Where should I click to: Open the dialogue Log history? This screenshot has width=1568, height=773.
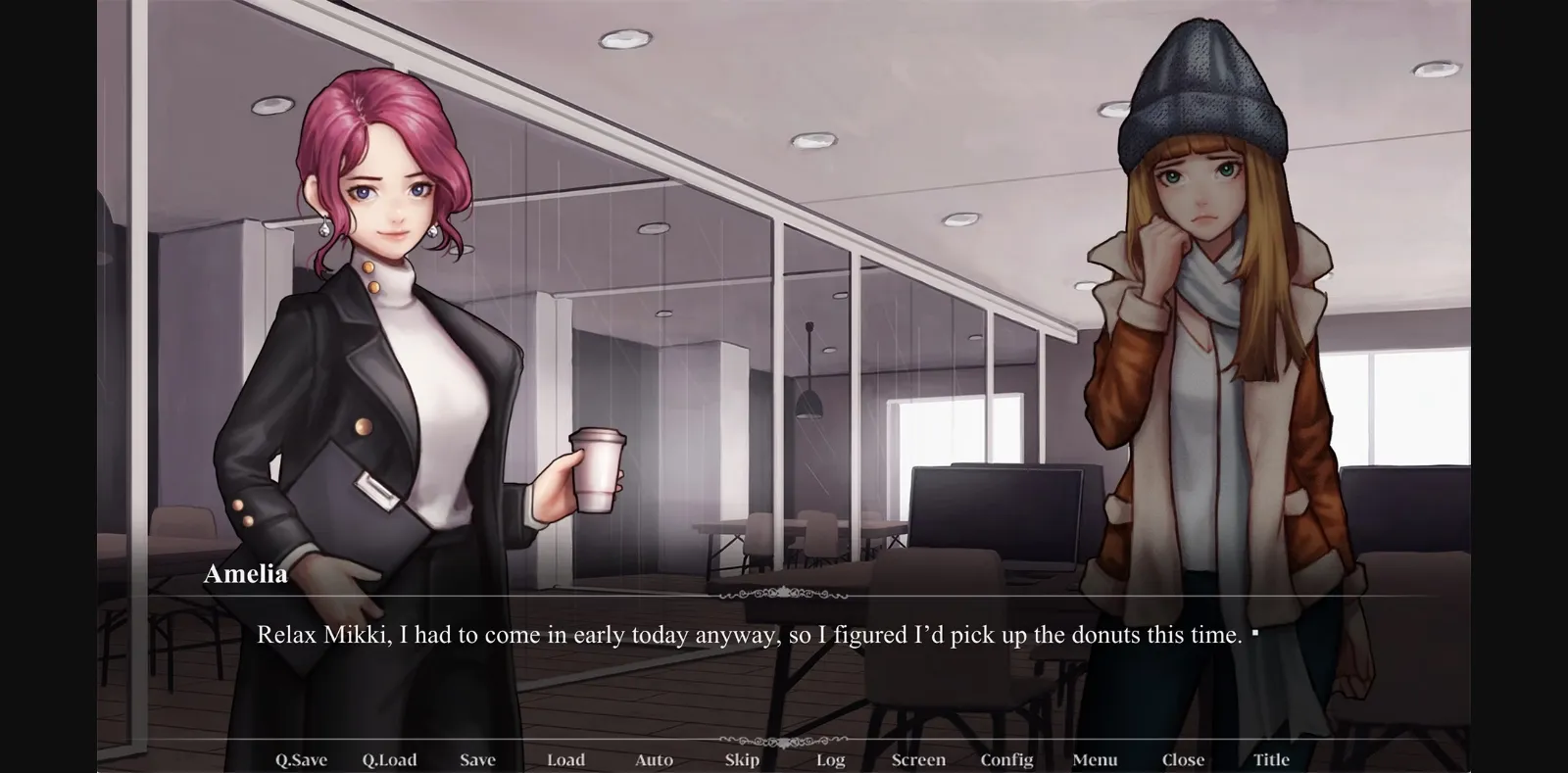point(830,759)
